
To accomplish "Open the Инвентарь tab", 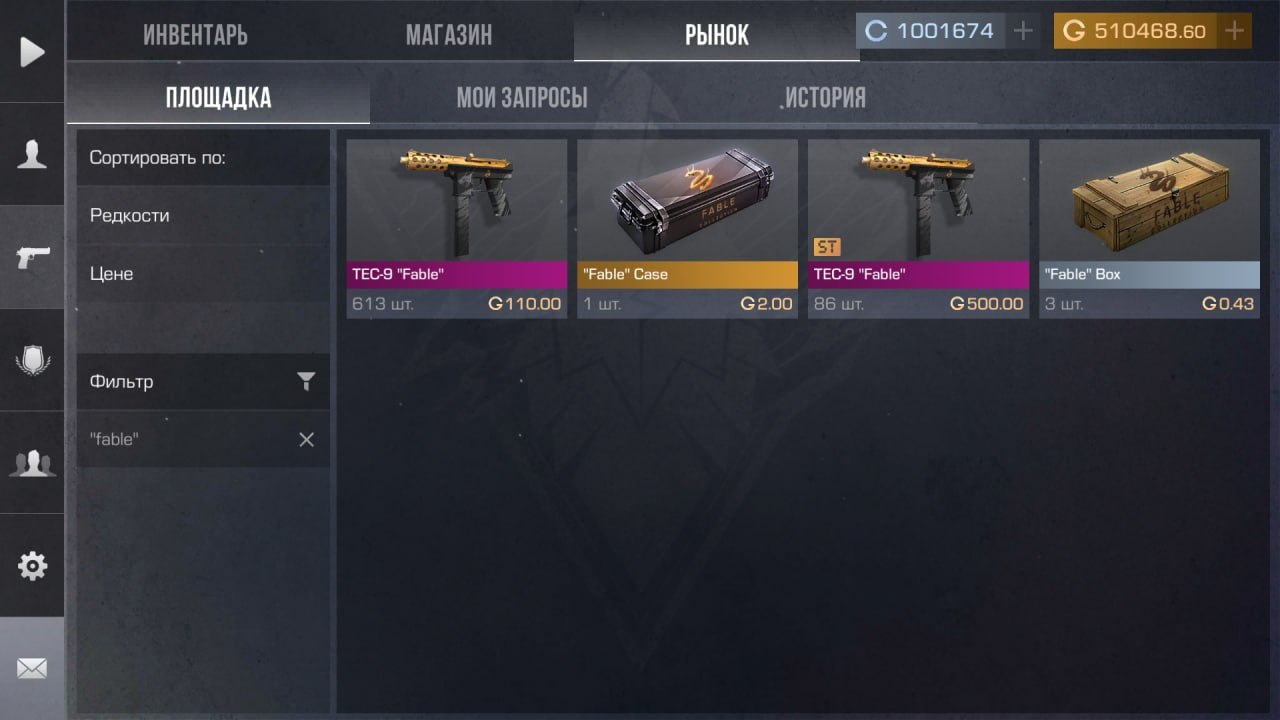I will pos(195,35).
